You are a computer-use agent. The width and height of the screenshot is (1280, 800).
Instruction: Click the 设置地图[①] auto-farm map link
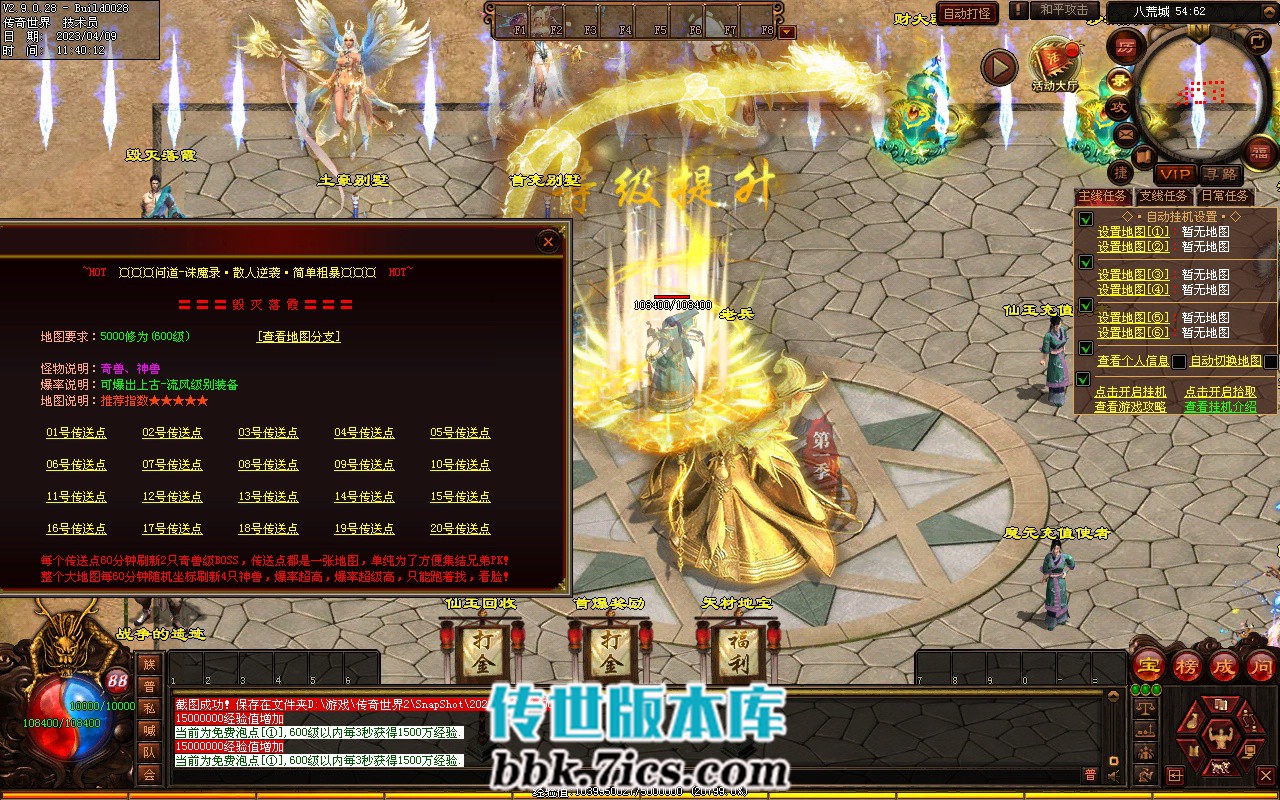1133,232
